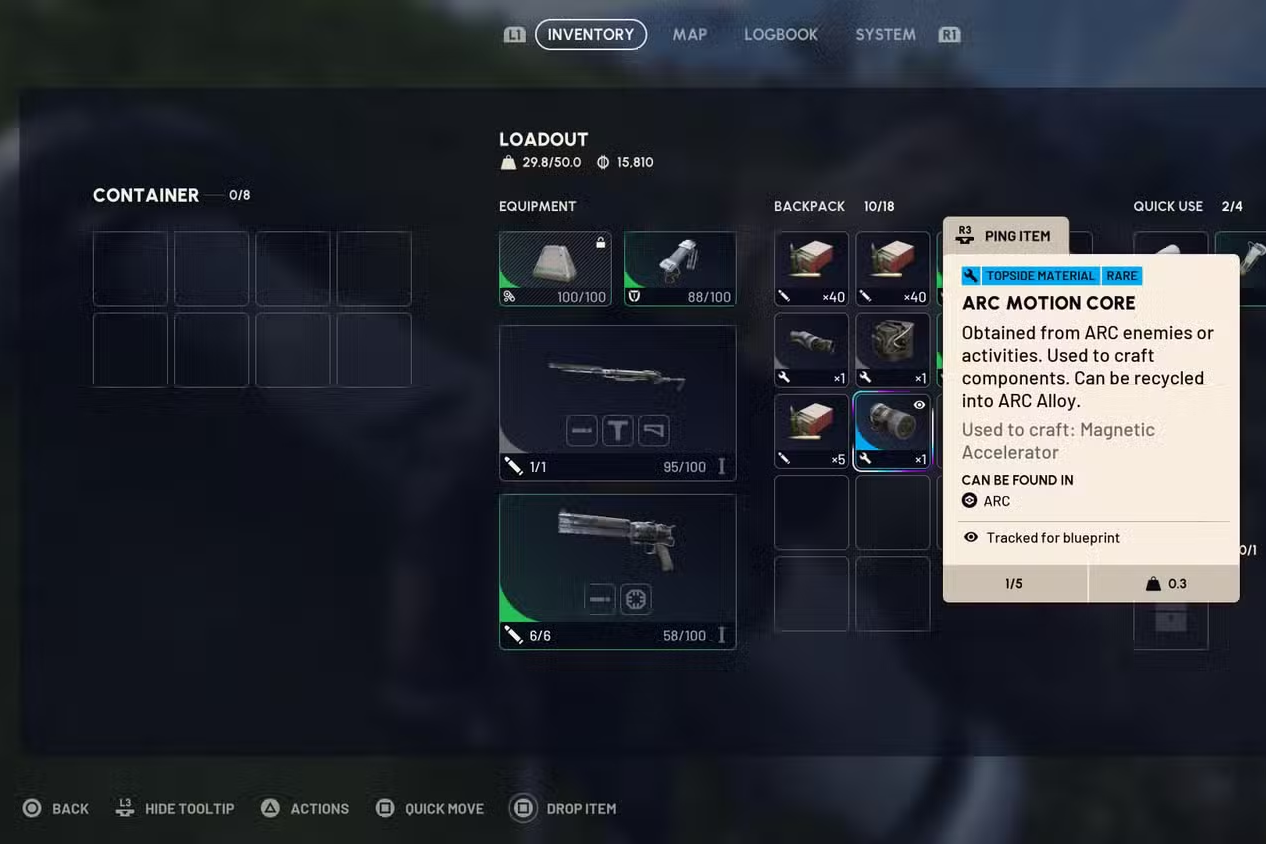Open the revolver's round tech mod slot
The height and width of the screenshot is (844, 1266).
coord(636,599)
